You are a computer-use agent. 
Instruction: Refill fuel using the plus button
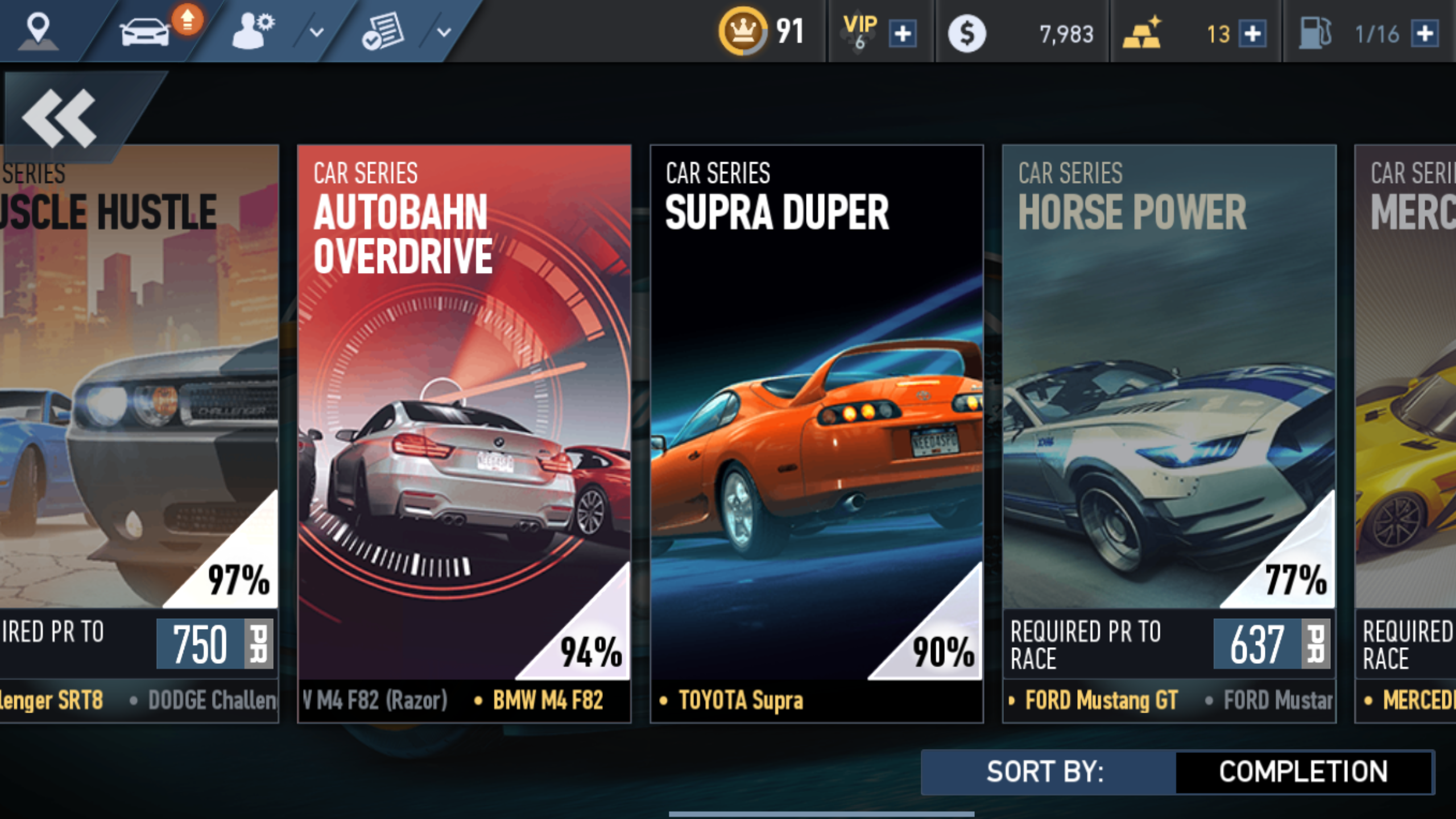[x=1425, y=34]
